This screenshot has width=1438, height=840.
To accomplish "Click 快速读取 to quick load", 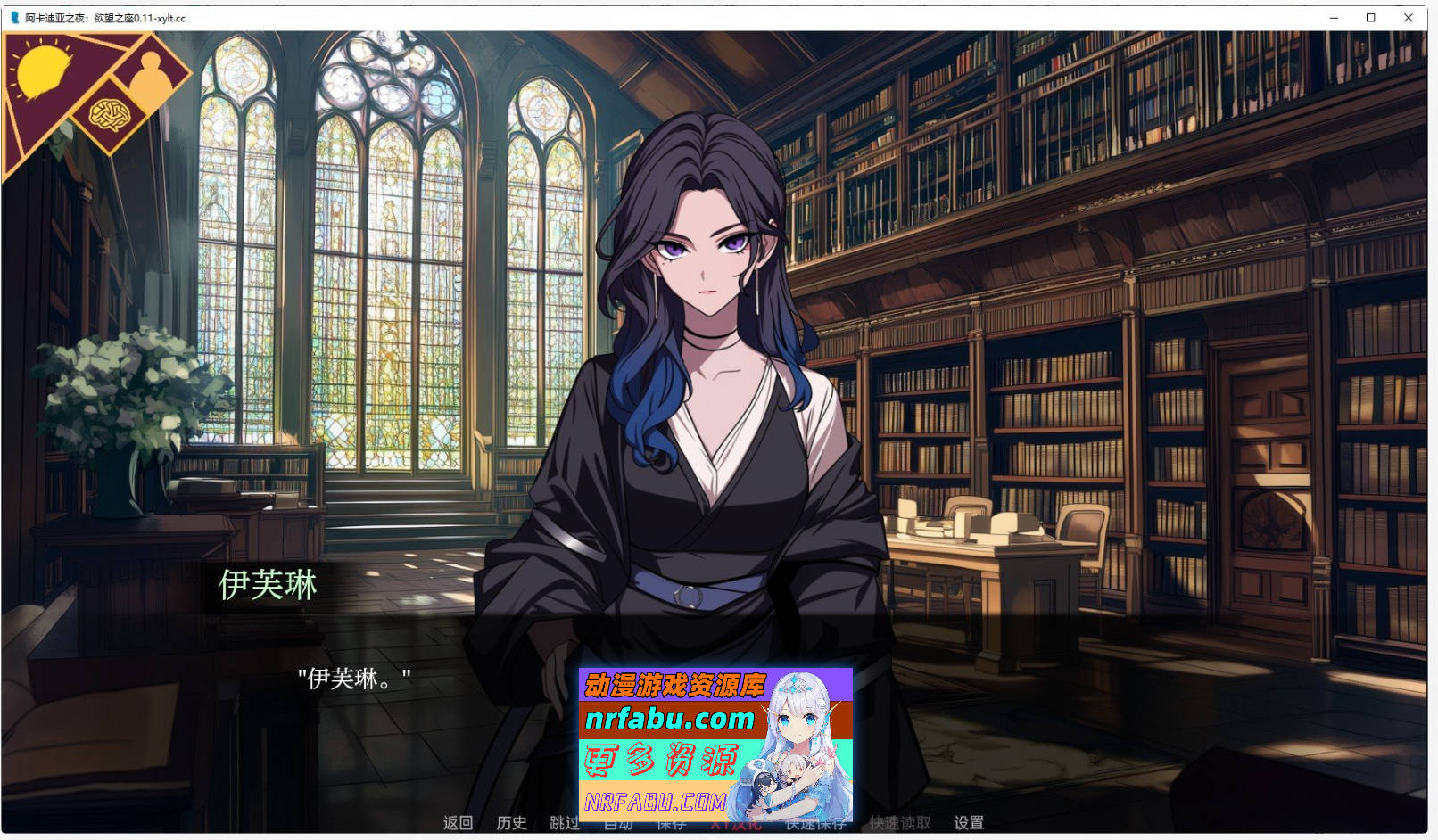I will [898, 823].
